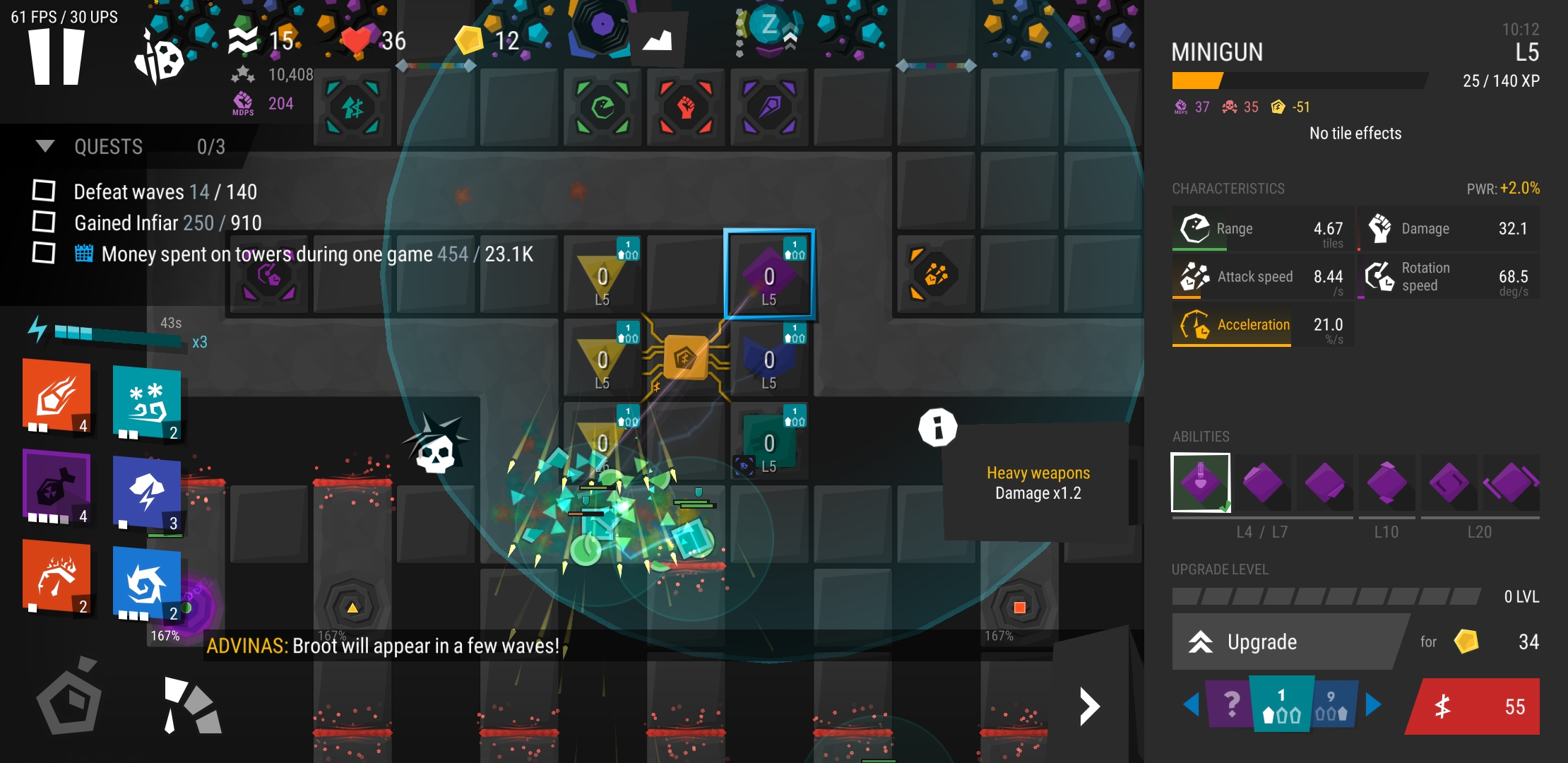
Task: Switch to the next aim strategy
Action: coord(1373,704)
